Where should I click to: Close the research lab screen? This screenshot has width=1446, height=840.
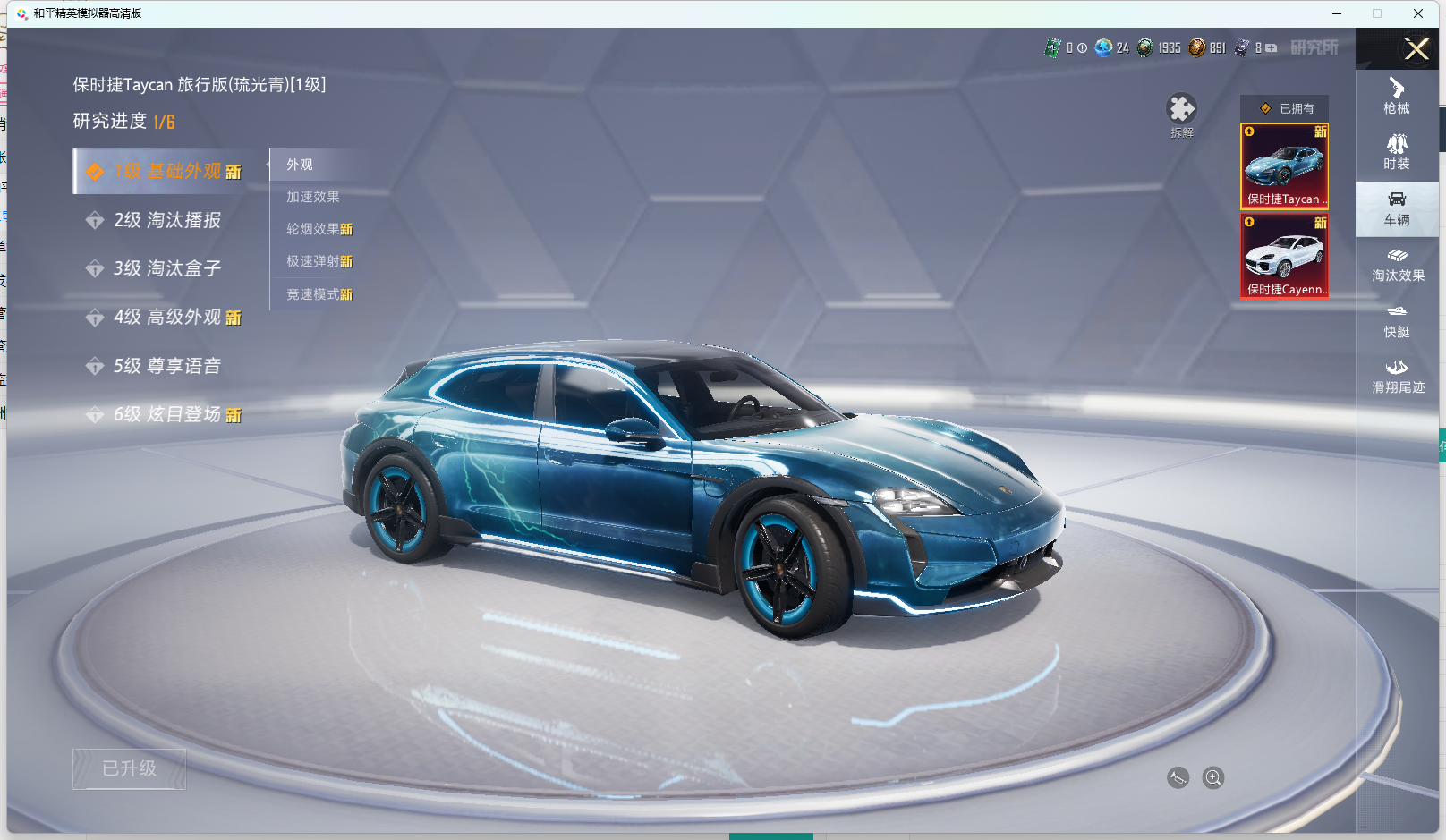coord(1416,49)
